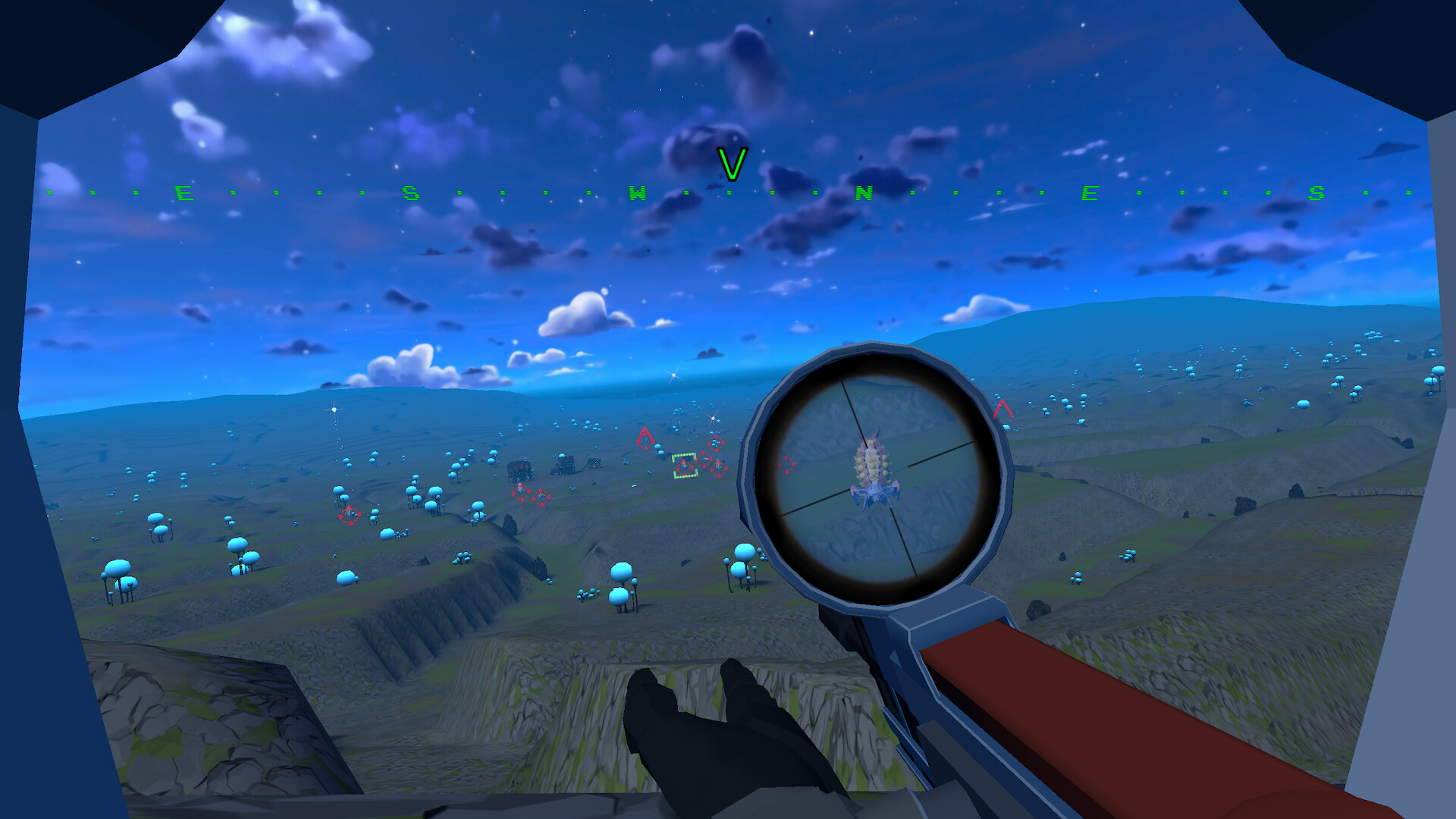
Task: Click the green V waypoint marker
Action: (x=730, y=165)
